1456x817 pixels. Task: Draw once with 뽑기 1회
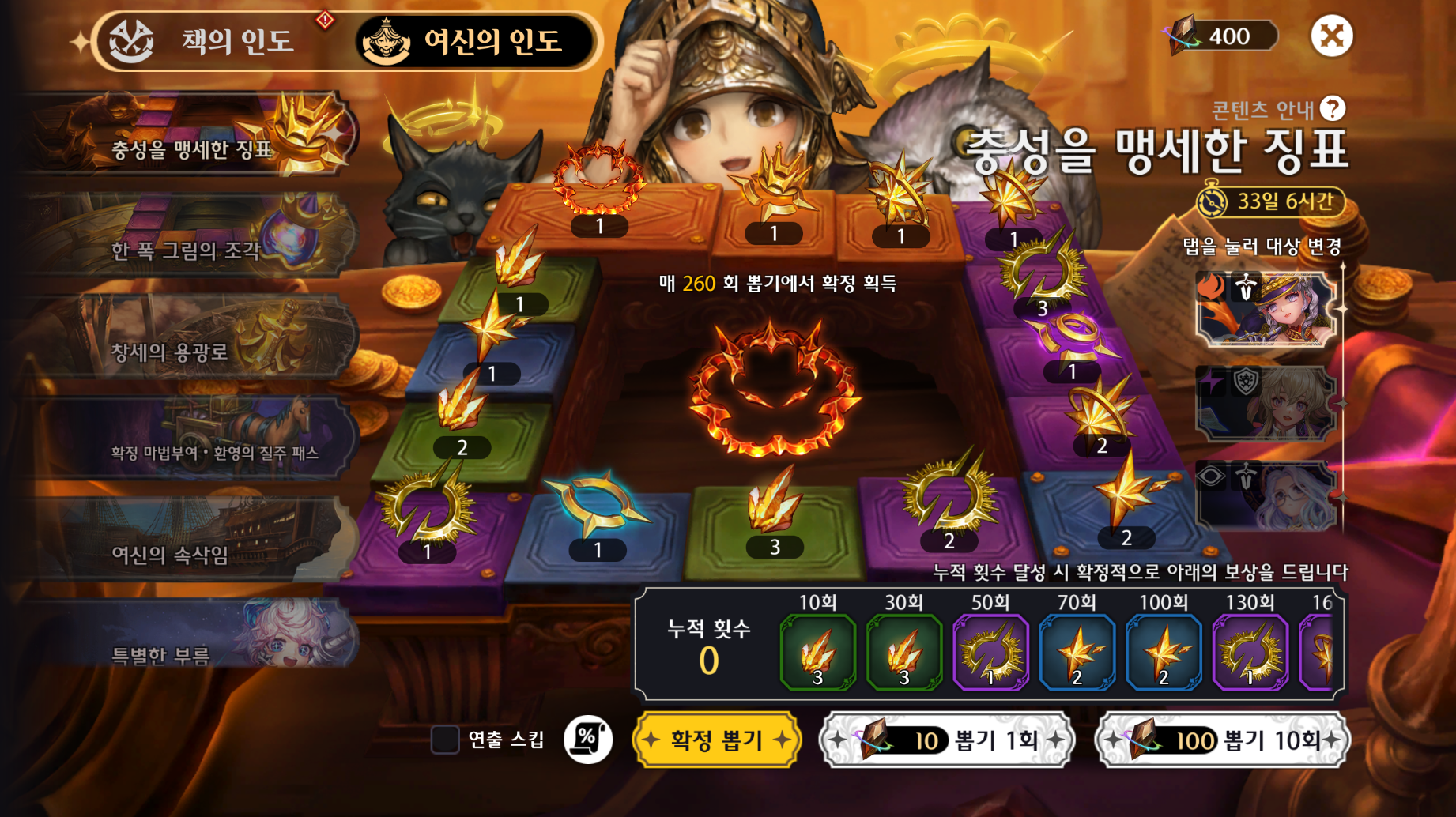pyautogui.click(x=947, y=740)
